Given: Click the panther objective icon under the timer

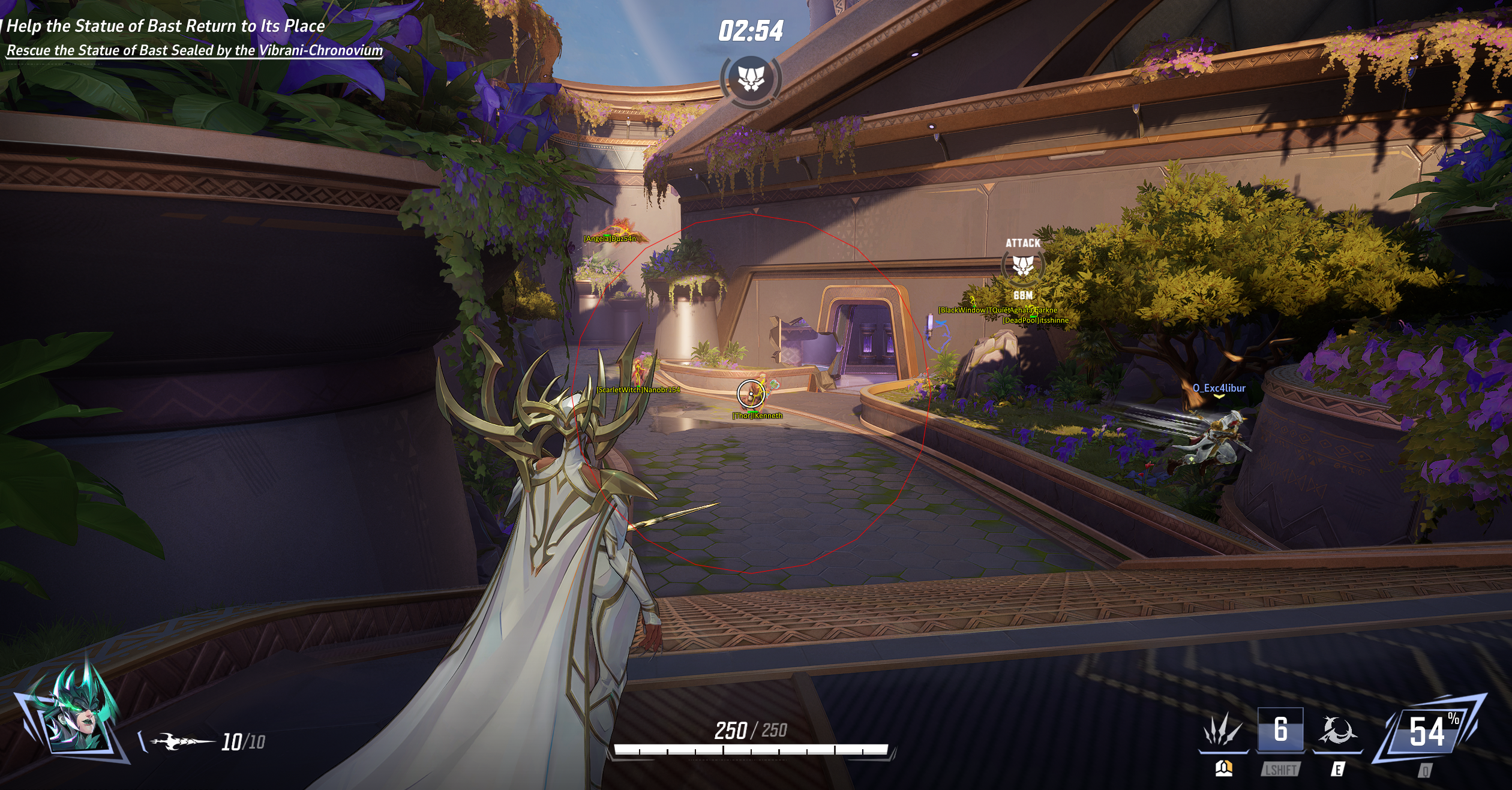Looking at the screenshot, I should [751, 79].
